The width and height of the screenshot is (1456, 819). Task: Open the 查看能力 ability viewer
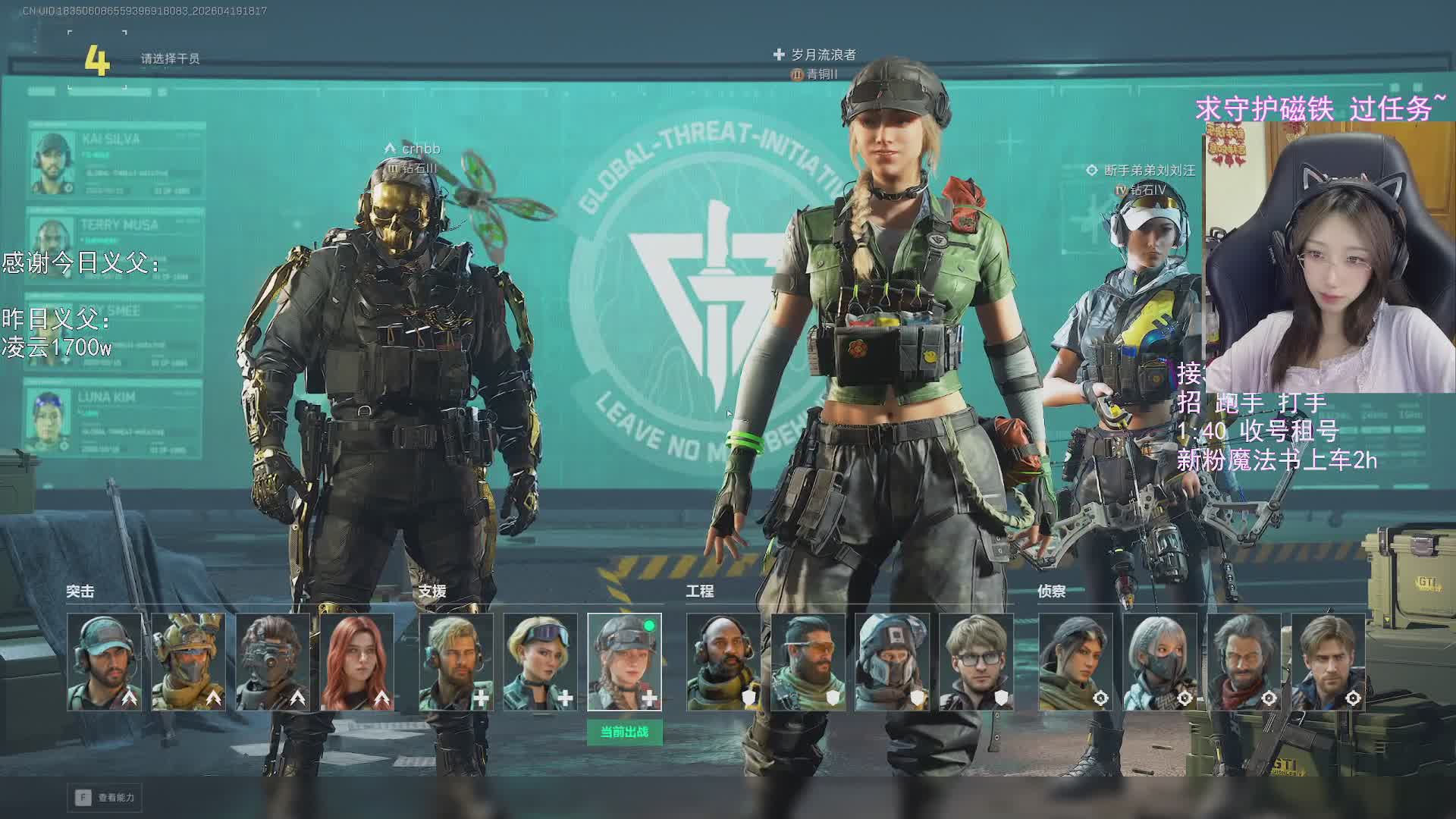(106, 797)
